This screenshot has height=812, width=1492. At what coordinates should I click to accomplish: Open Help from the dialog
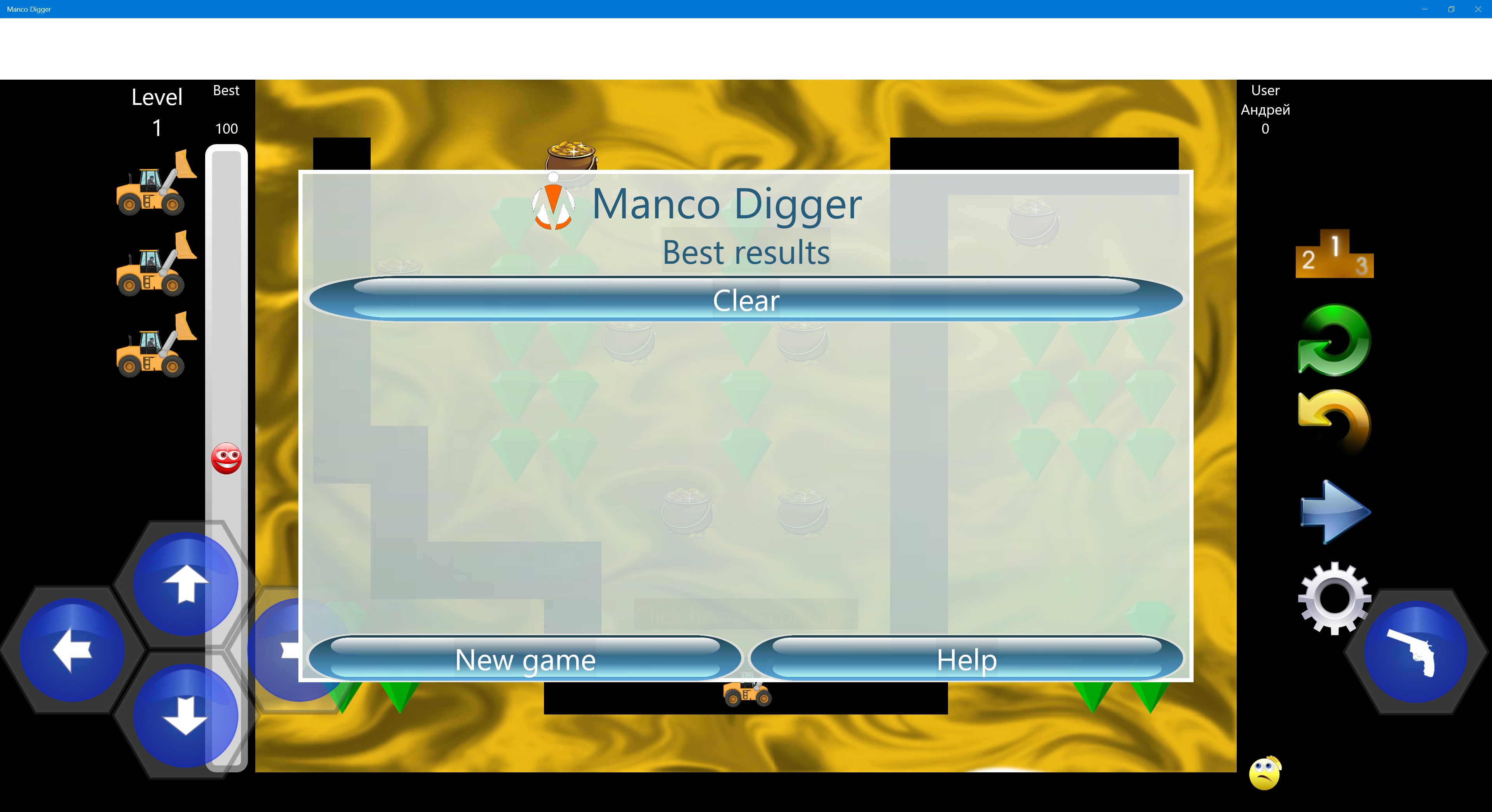pyautogui.click(x=967, y=660)
